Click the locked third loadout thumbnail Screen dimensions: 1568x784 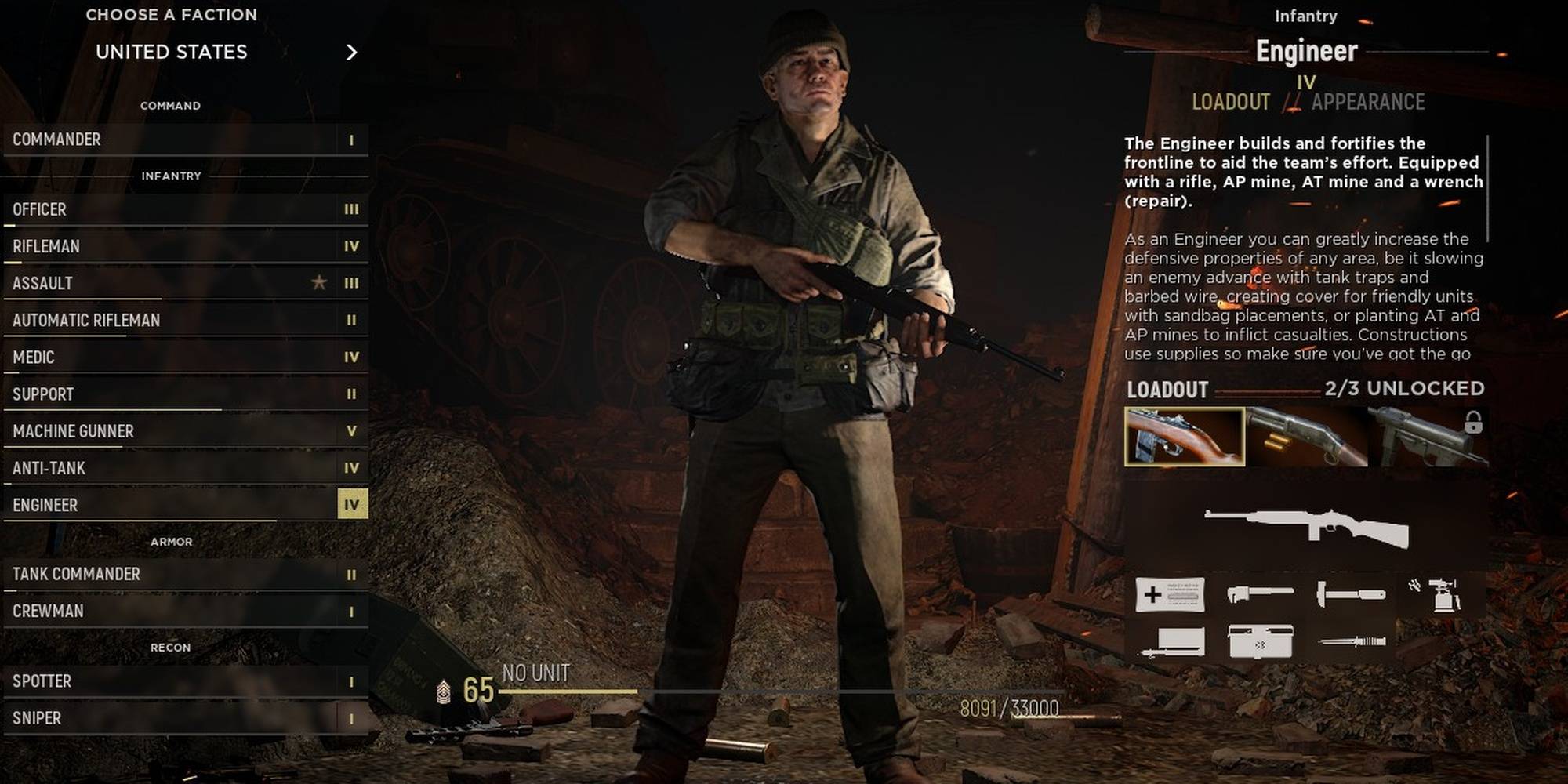pyautogui.click(x=1428, y=437)
